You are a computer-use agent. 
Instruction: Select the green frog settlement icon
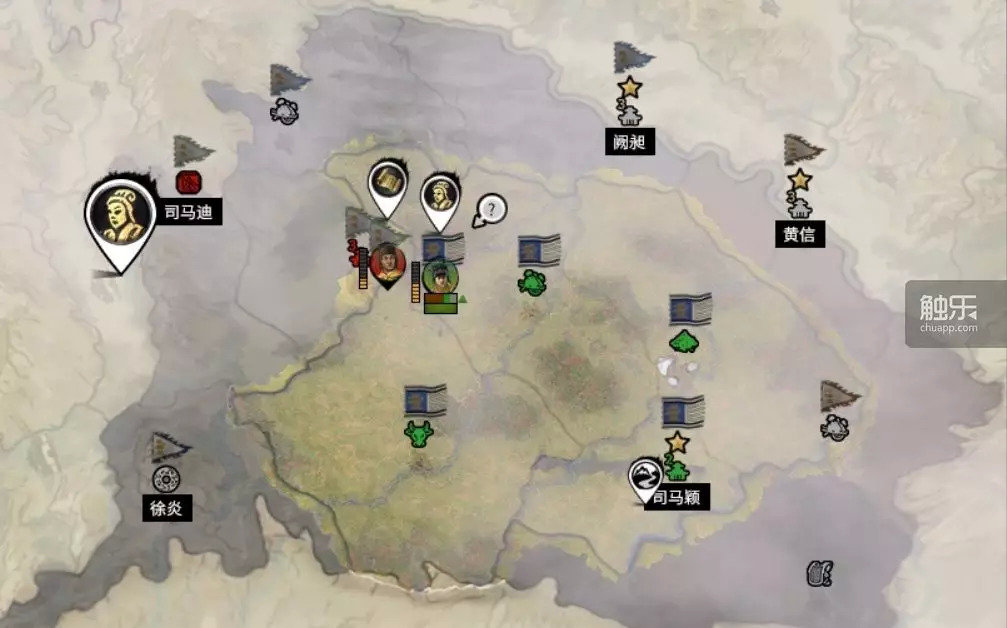pos(532,282)
